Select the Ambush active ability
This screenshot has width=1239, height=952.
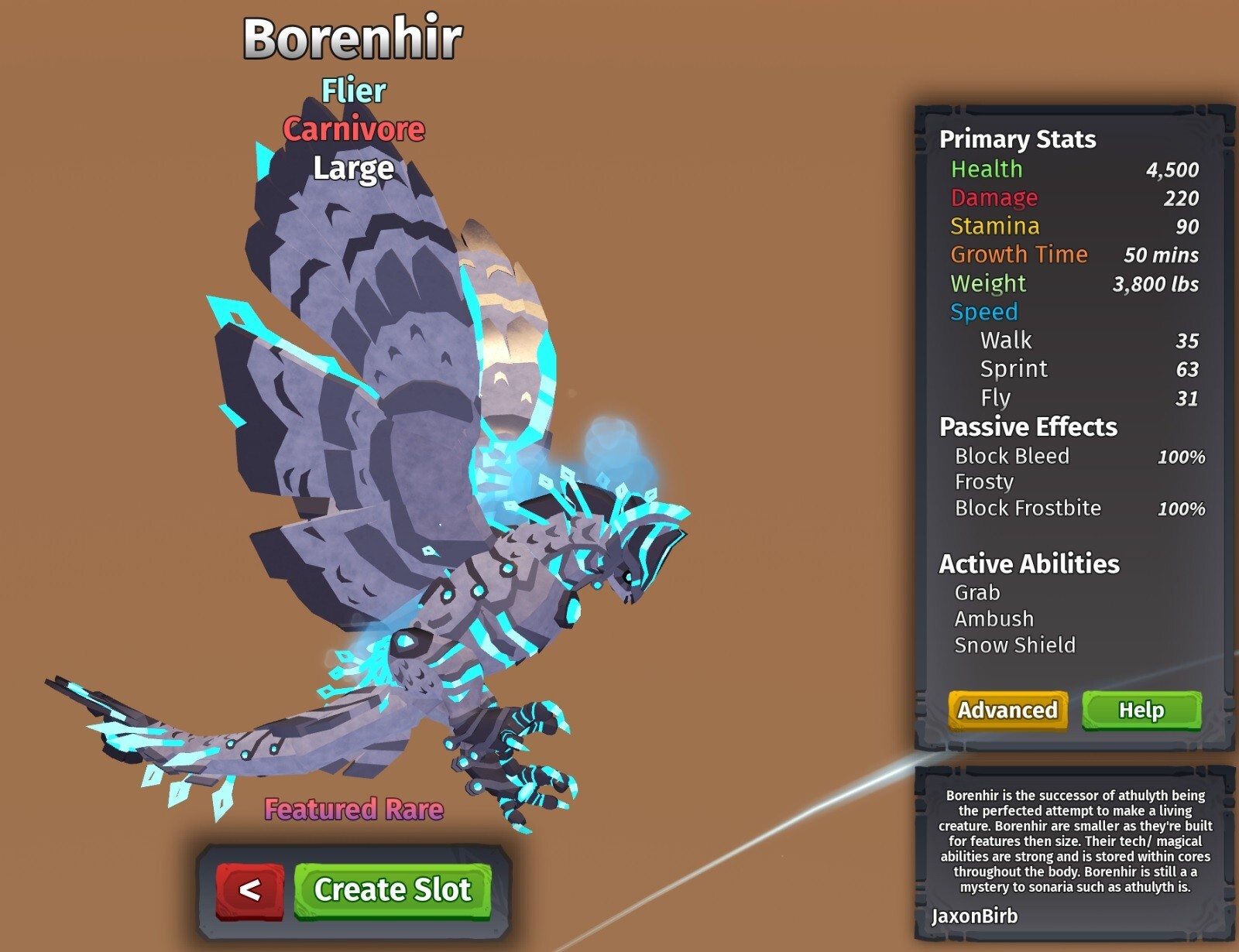click(x=993, y=618)
